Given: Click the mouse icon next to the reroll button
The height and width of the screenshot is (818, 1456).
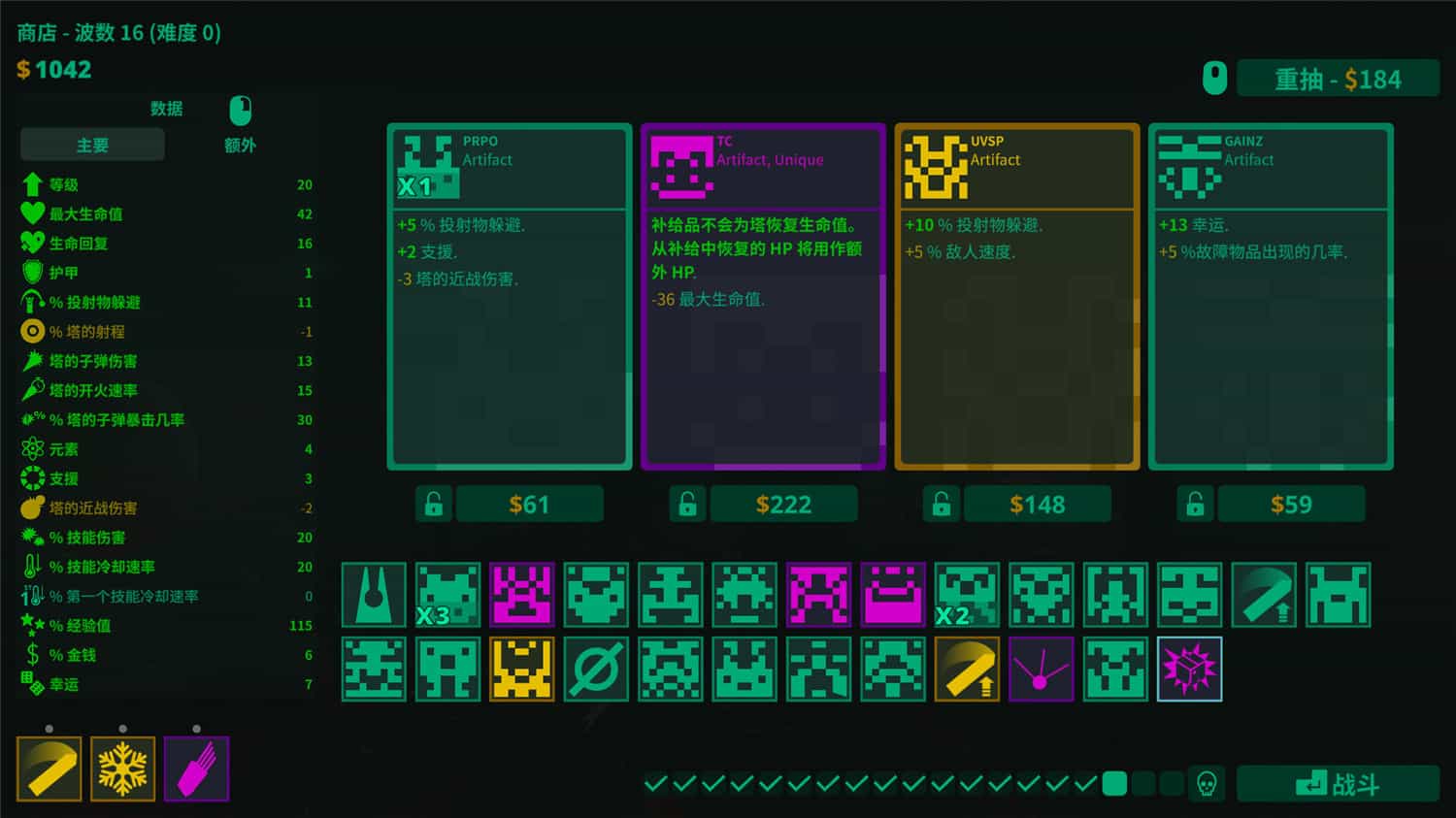Looking at the screenshot, I should tap(1214, 78).
